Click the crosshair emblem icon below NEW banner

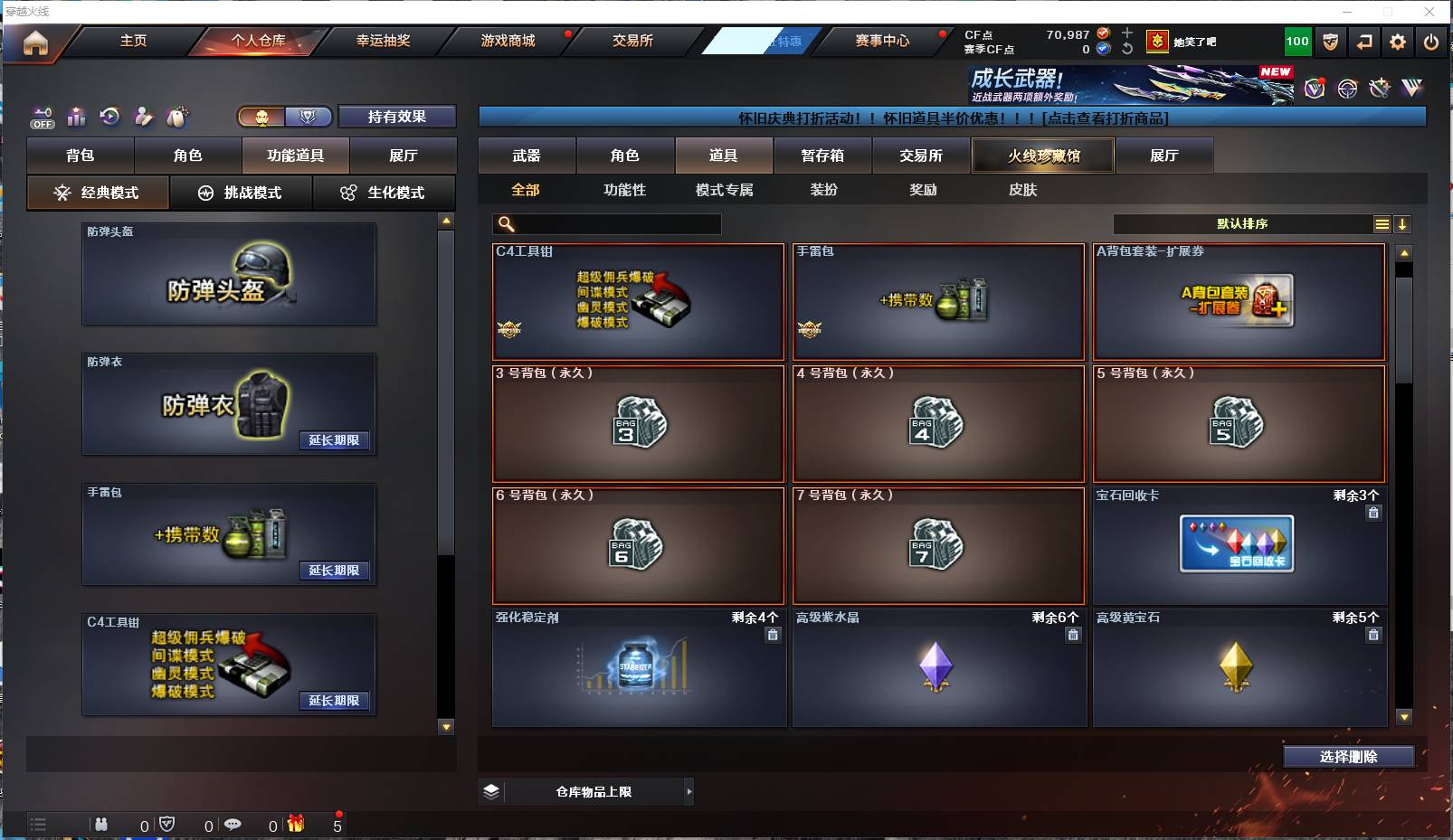coord(1347,88)
